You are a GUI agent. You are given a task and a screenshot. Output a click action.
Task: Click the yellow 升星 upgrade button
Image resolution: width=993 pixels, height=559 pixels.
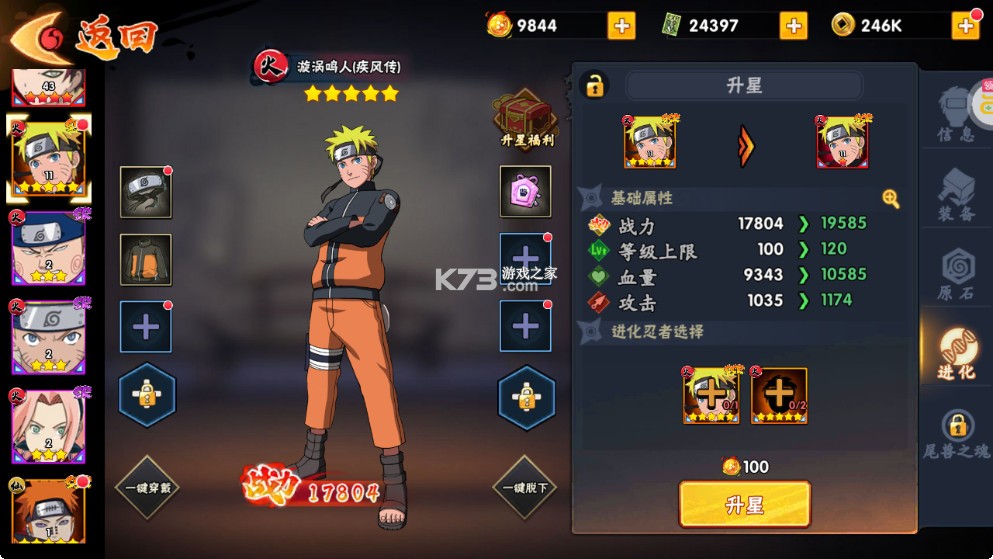tap(744, 504)
